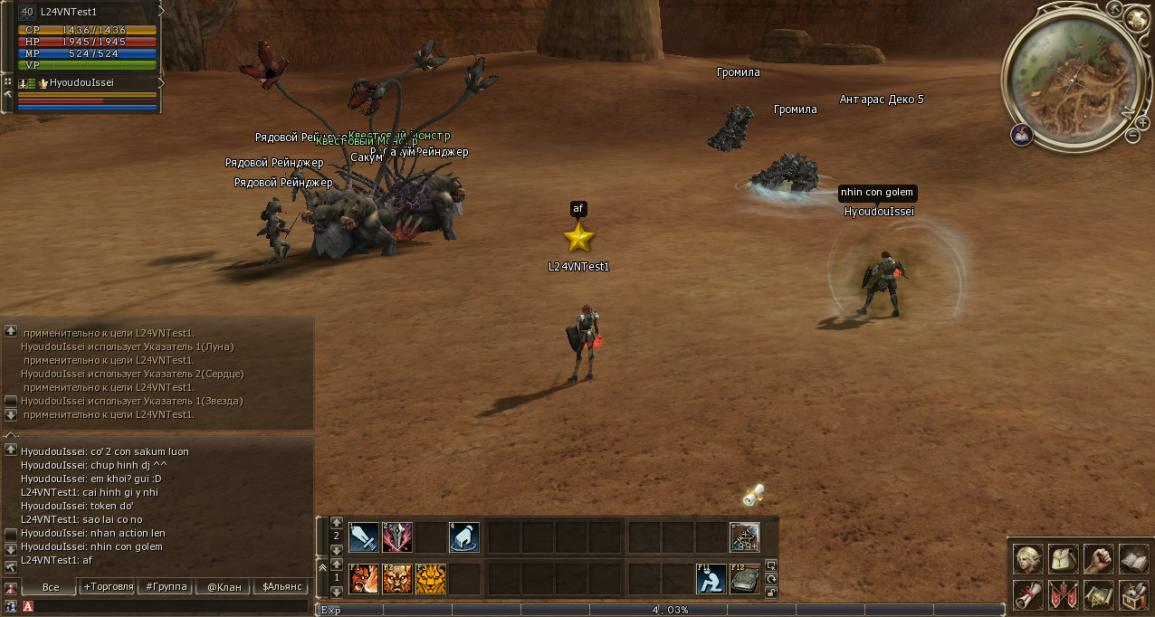The width and height of the screenshot is (1155, 617).
Task: Open the inventory bag icon
Action: click(1063, 558)
